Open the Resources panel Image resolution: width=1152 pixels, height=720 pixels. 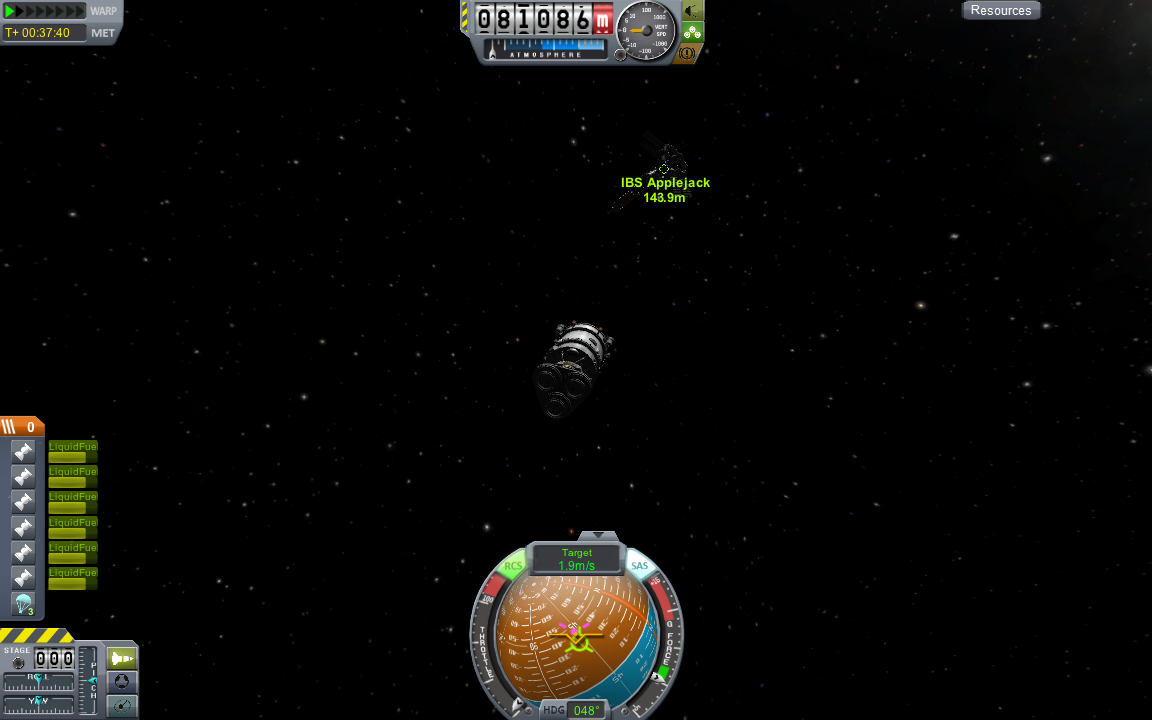(1000, 11)
